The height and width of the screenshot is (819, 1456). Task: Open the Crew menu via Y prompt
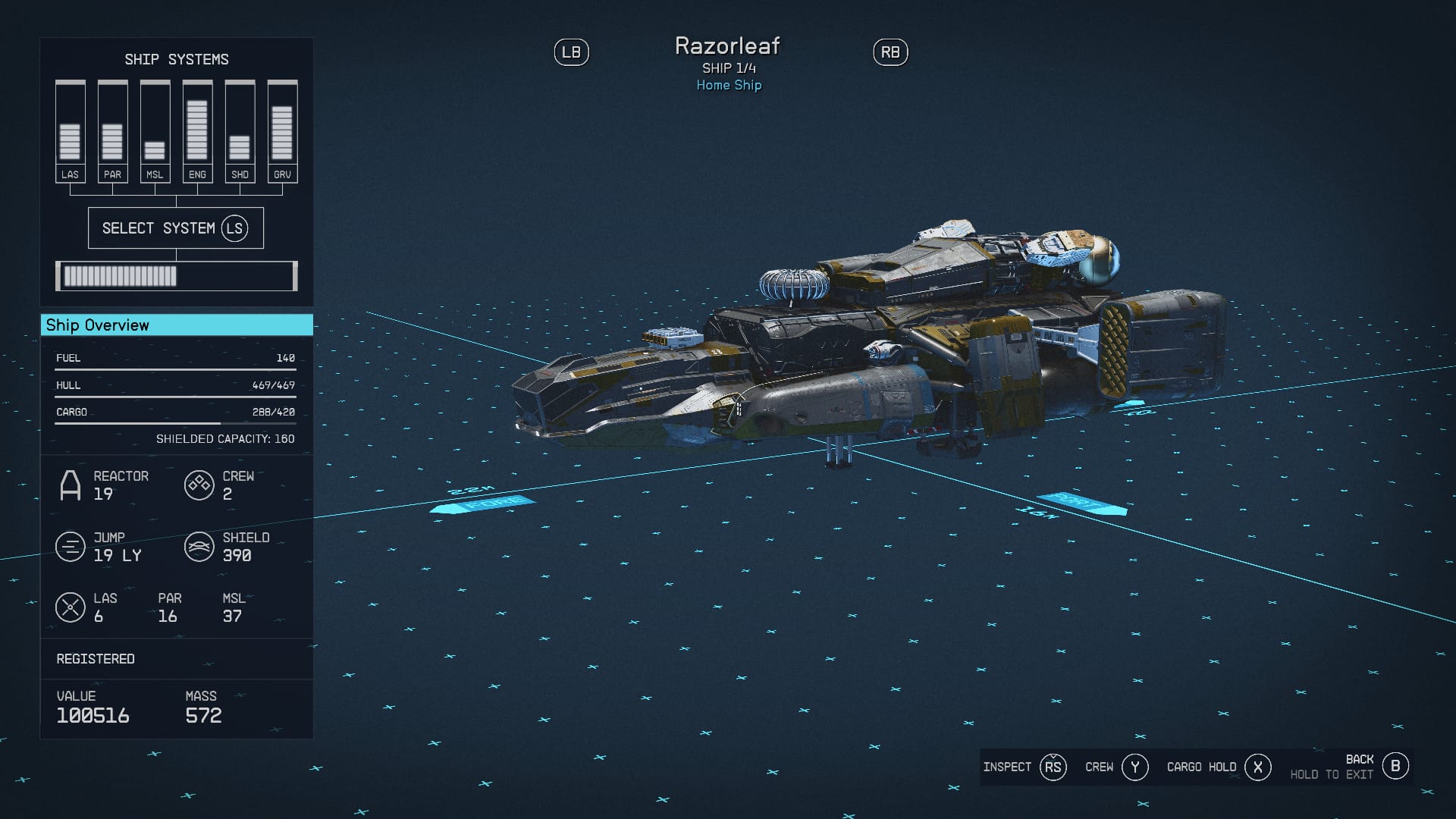pos(1135,767)
